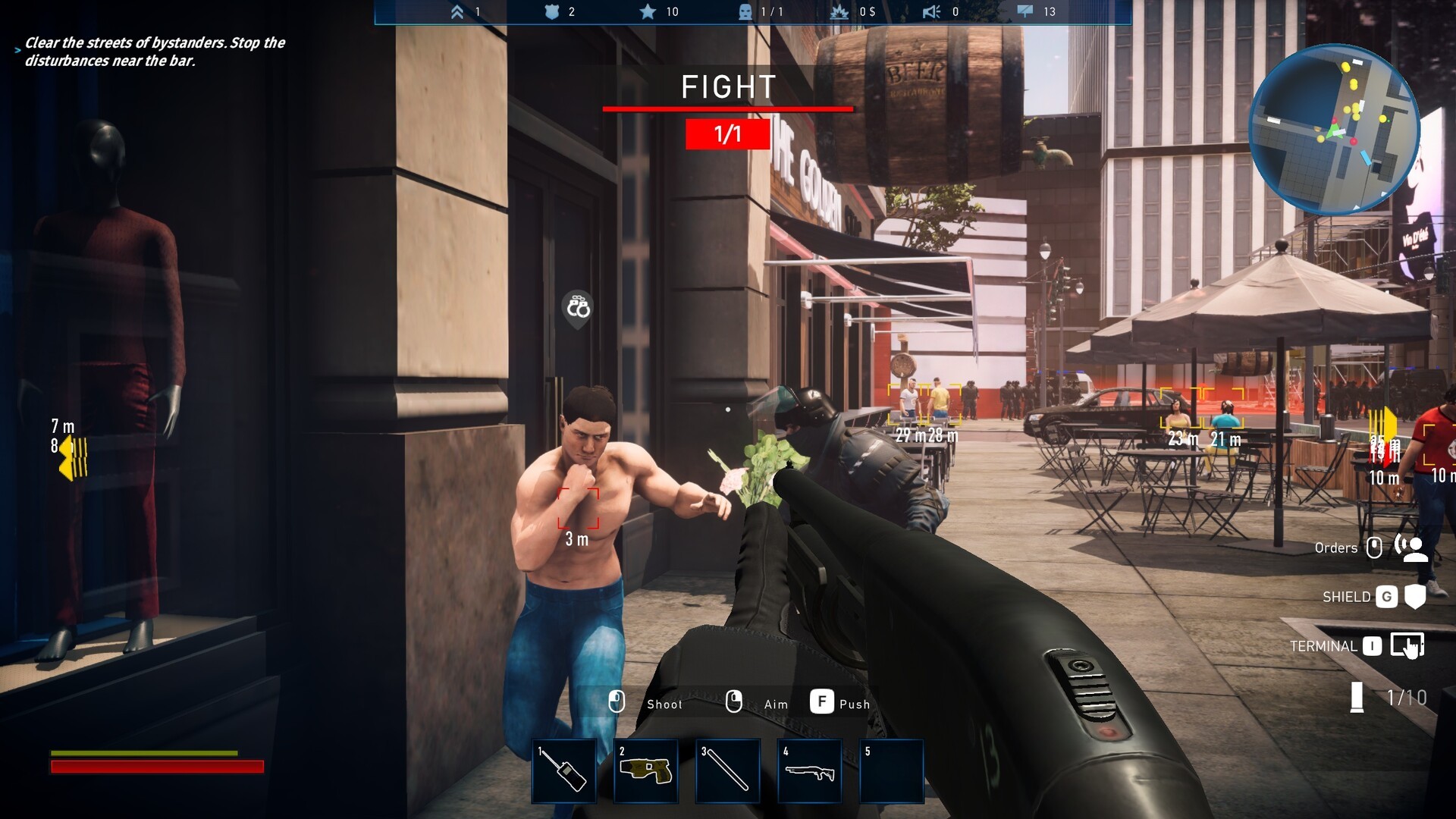Open the Terminal icon

[x=1407, y=645]
